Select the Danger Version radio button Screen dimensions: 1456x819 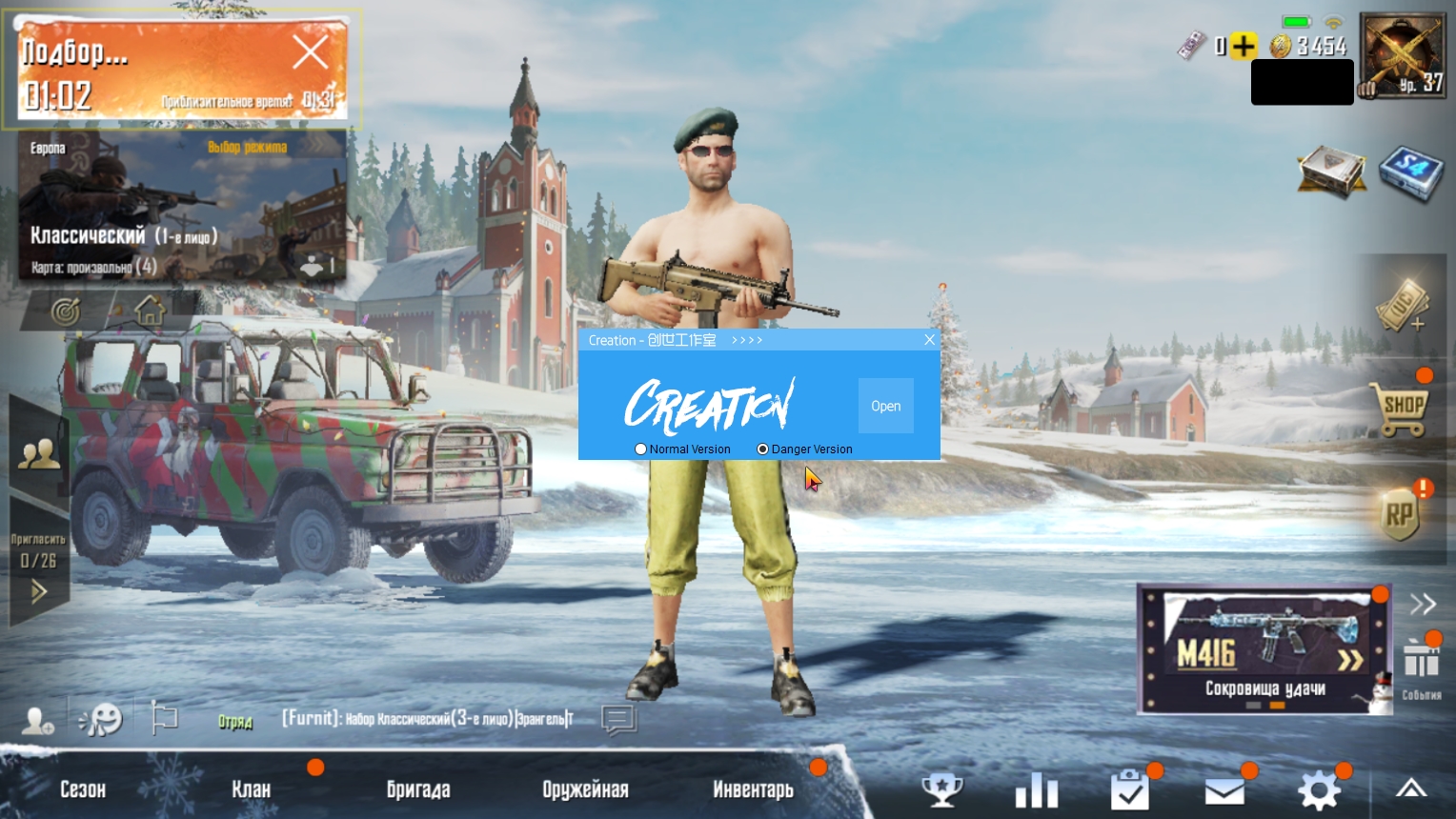pyautogui.click(x=762, y=449)
